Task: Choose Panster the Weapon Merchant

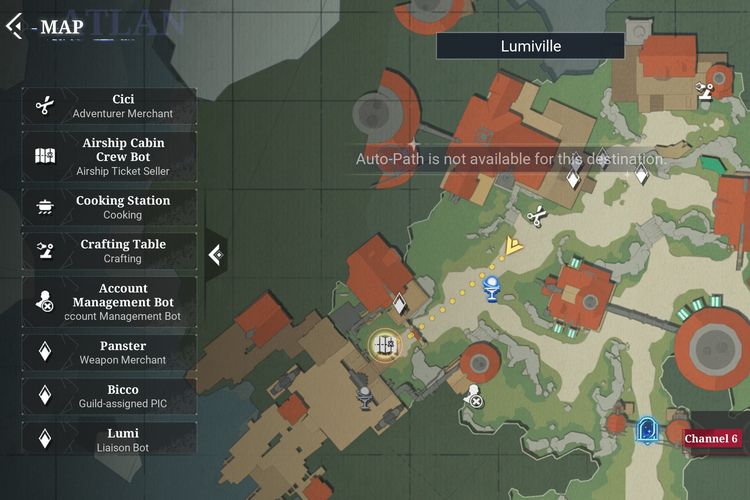Action: [x=109, y=352]
